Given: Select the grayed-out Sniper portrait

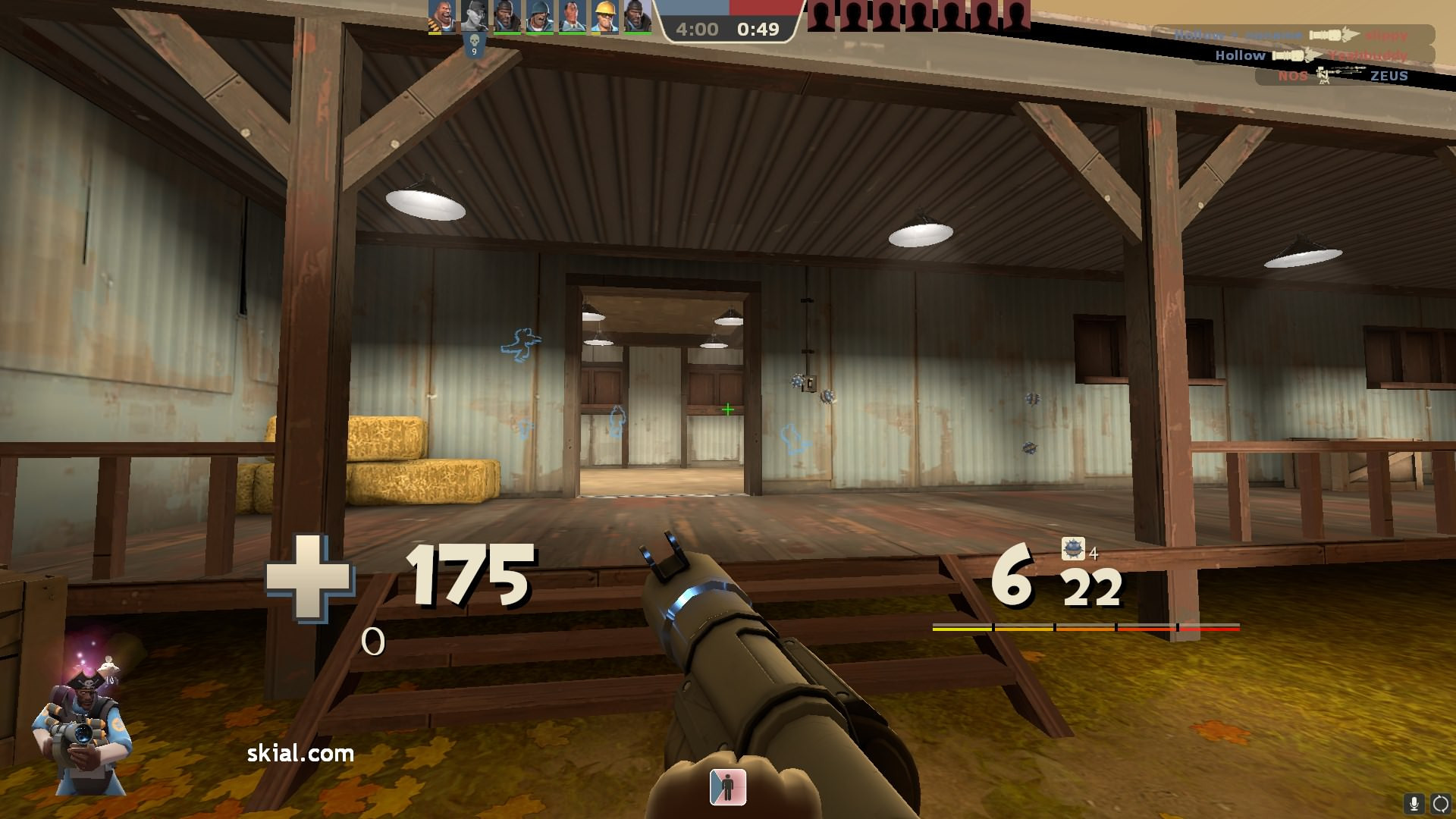Looking at the screenshot, I should pyautogui.click(x=473, y=17).
